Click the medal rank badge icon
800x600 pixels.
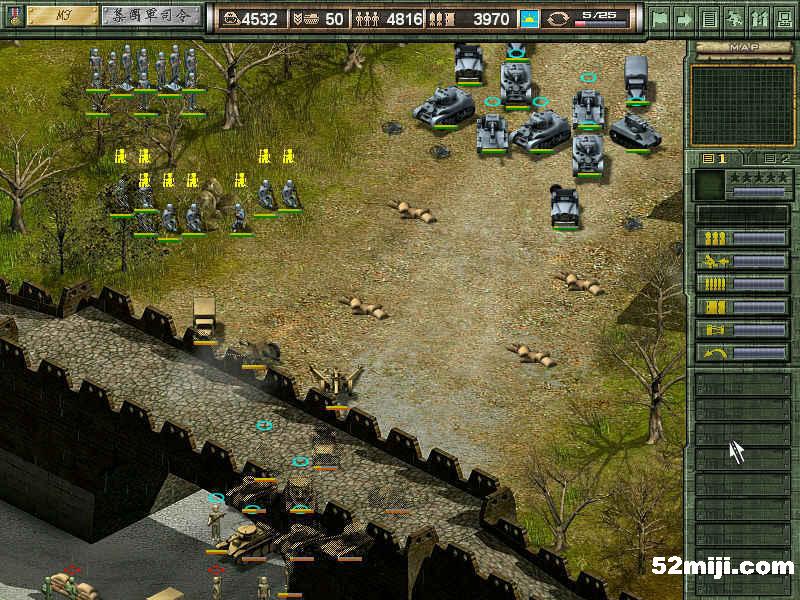click(x=13, y=16)
